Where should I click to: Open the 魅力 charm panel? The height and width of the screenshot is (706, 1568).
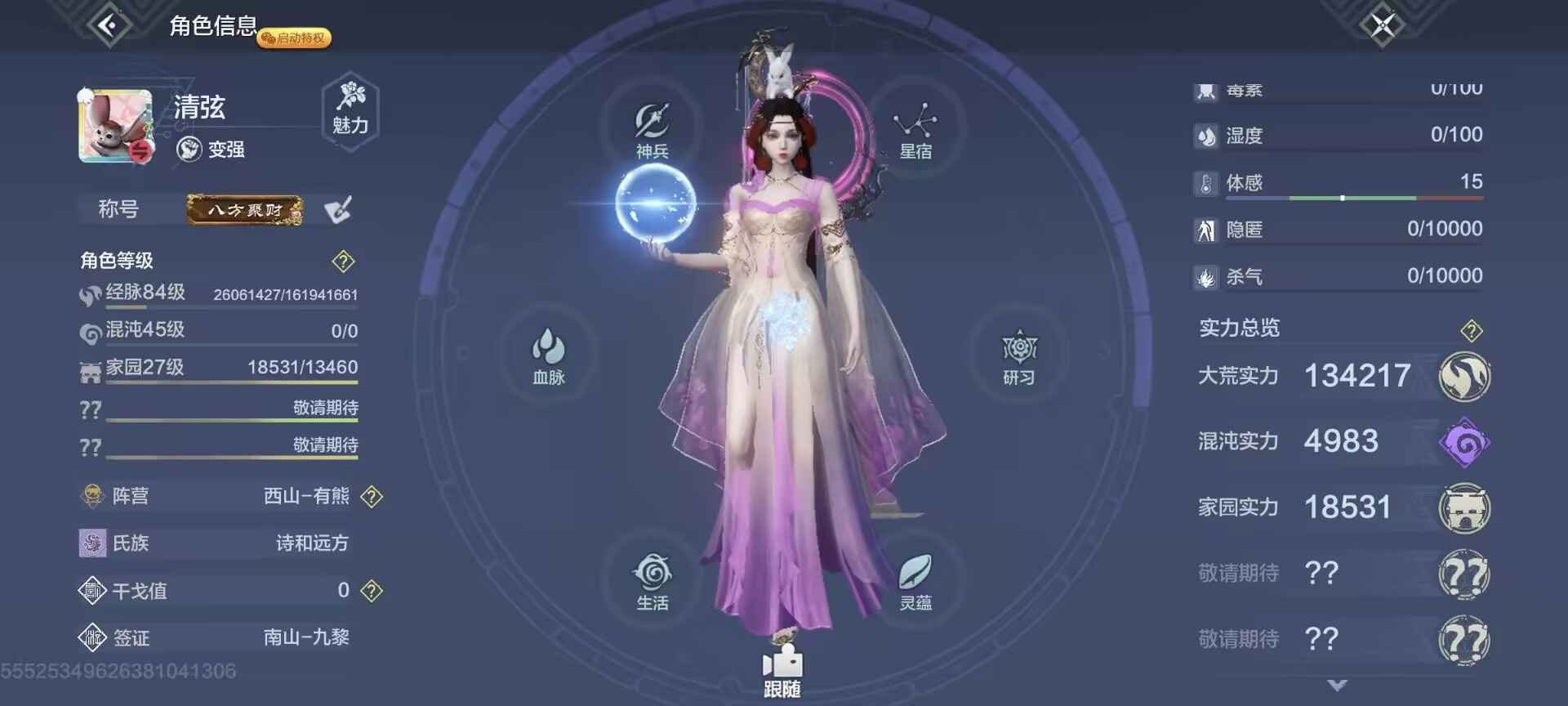coord(350,109)
